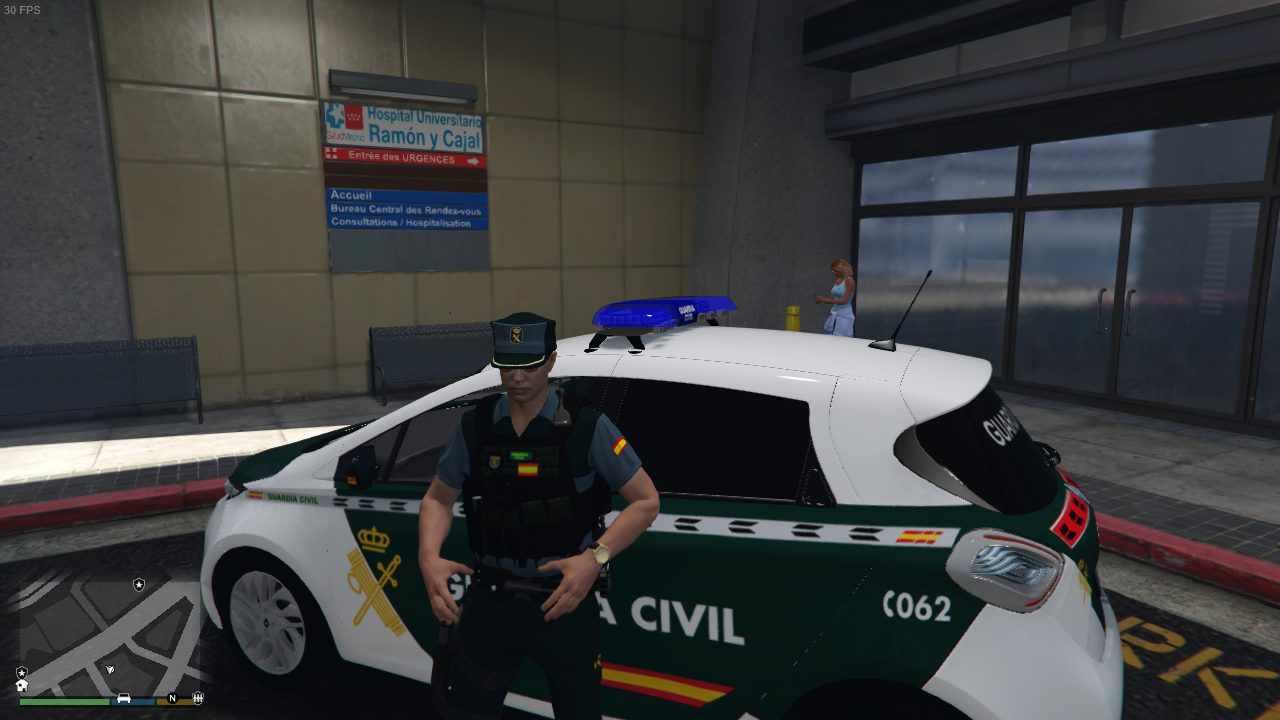Select the safehouse blip on the minimap
Image resolution: width=1280 pixels, height=720 pixels.
point(22,685)
